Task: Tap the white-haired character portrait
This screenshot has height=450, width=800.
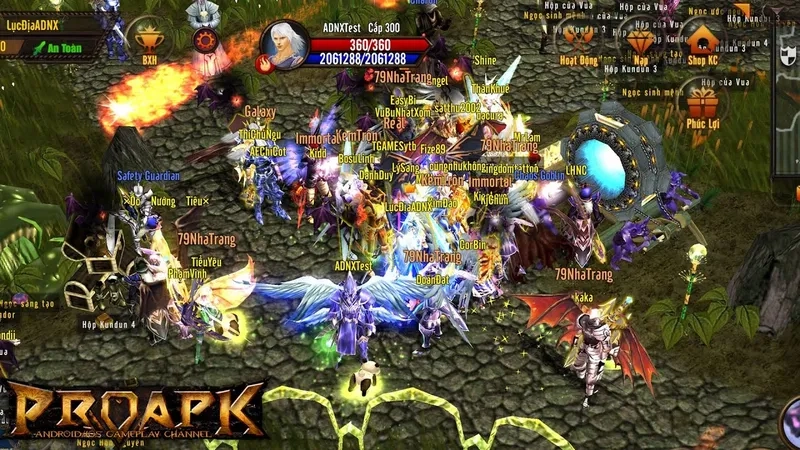Action: (284, 44)
